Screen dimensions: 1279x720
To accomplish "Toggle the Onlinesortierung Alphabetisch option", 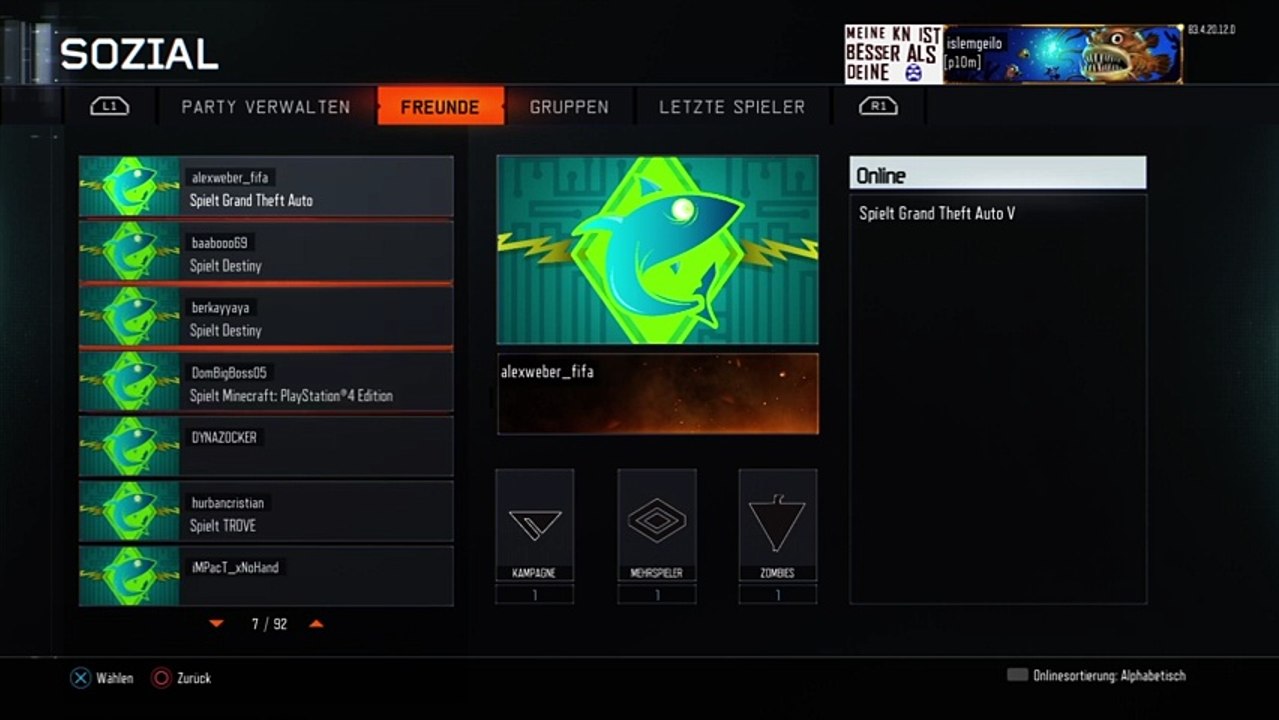I will [1097, 676].
